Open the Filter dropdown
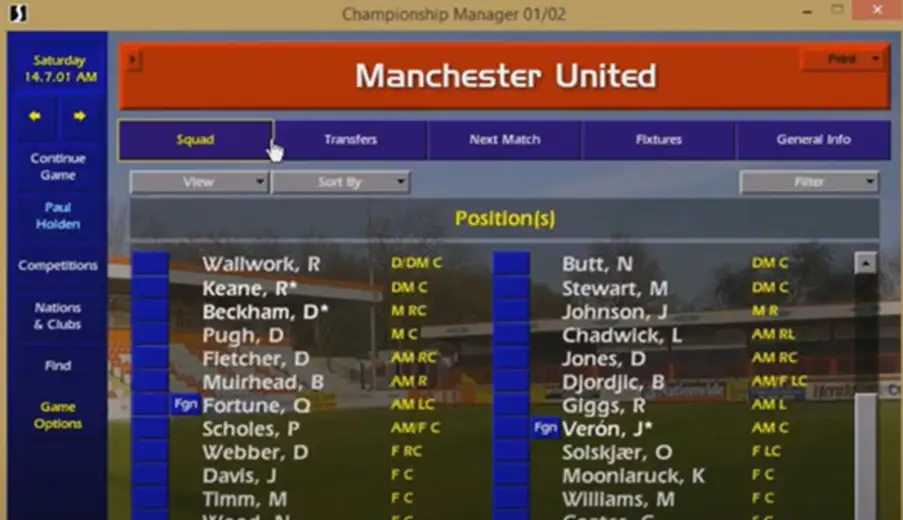The height and width of the screenshot is (520, 903). 809,182
